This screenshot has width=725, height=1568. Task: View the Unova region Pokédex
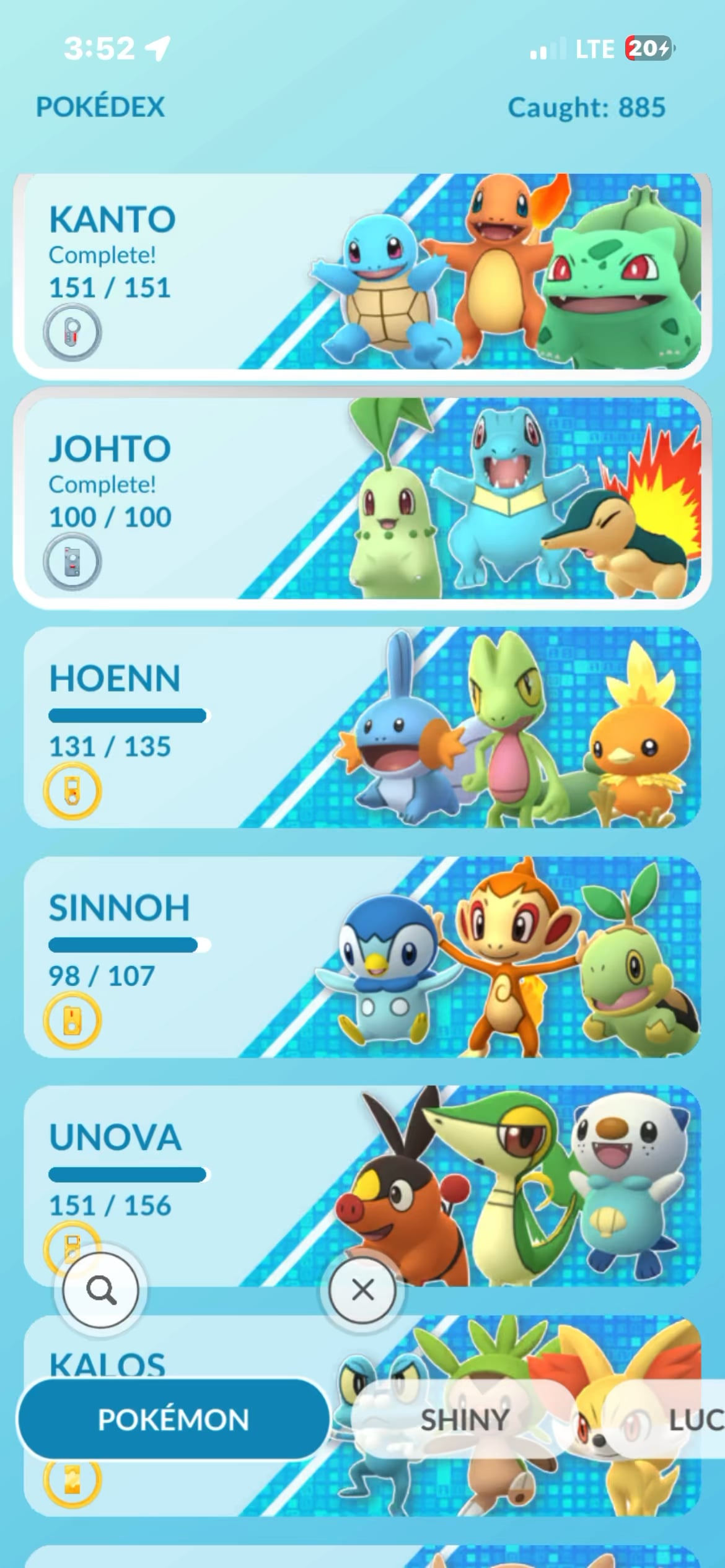pos(362,1177)
